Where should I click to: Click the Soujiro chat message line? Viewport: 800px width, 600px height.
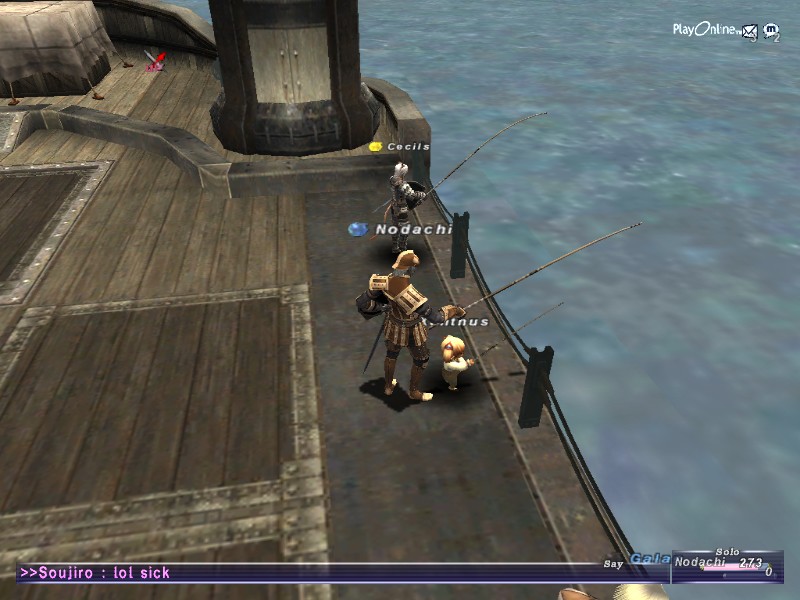coord(95,573)
